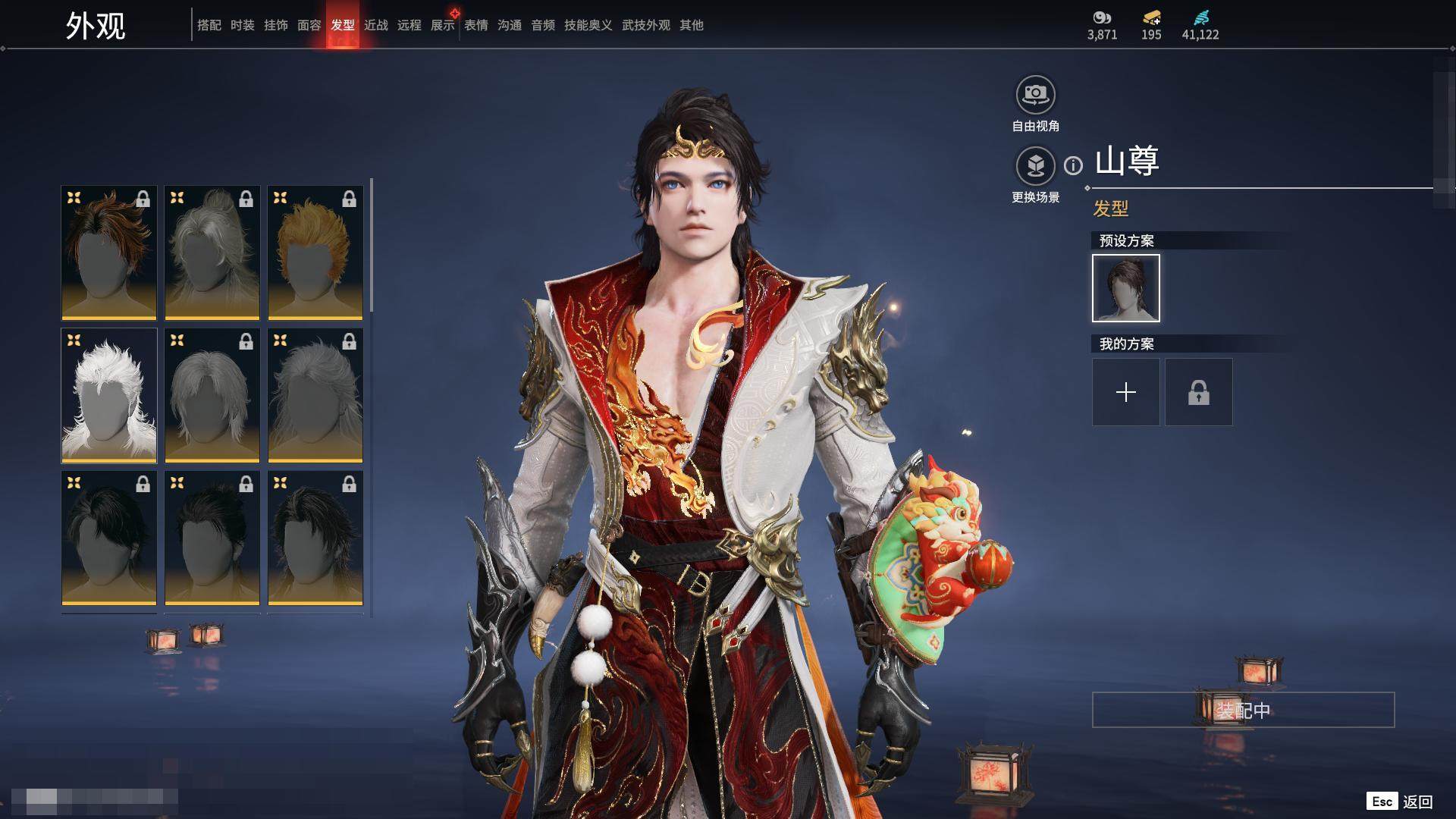Open the 技能奥义 tab
This screenshot has width=1456, height=819.
pyautogui.click(x=588, y=25)
